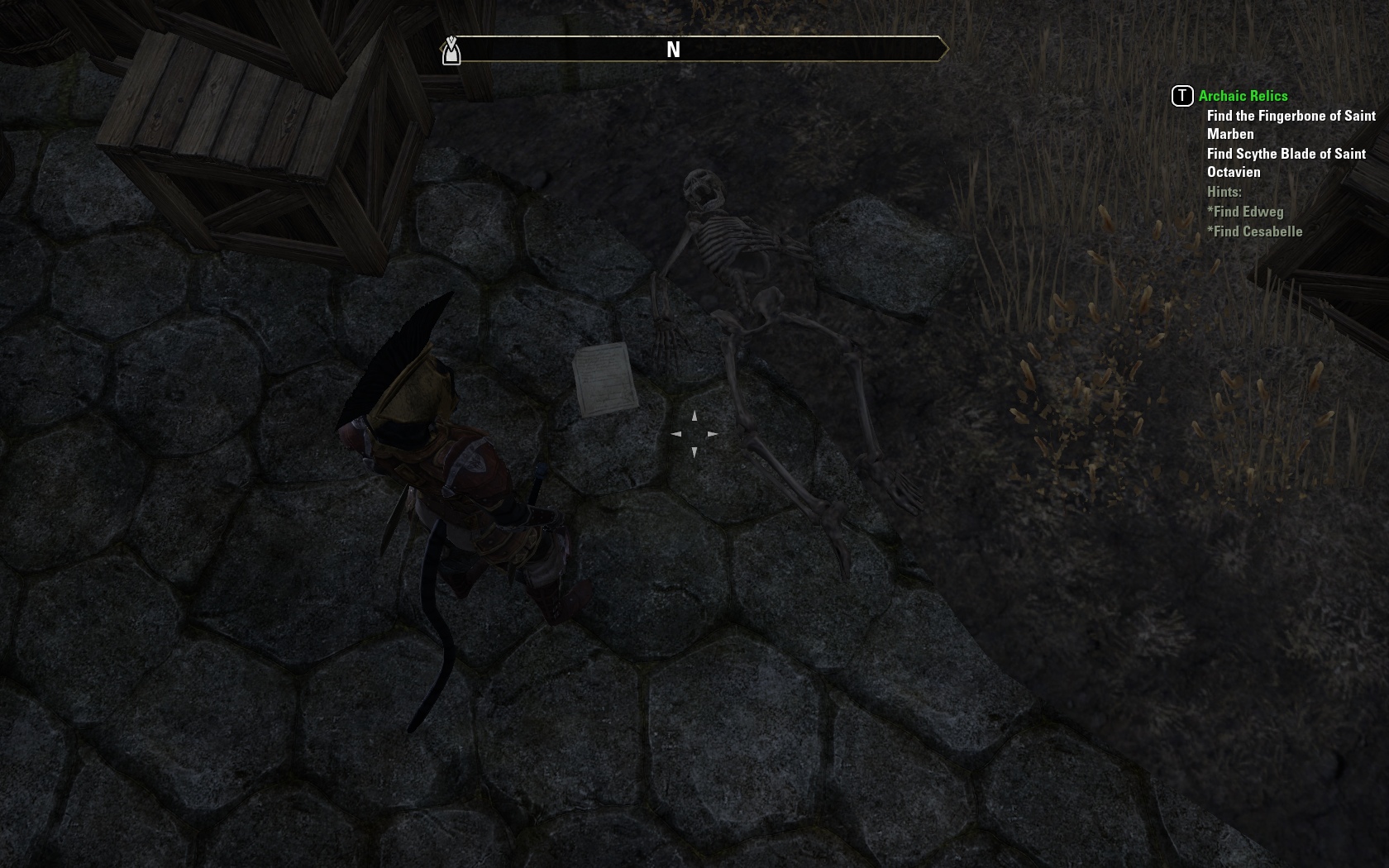Image resolution: width=1389 pixels, height=868 pixels.
Task: Select the Find Cesabelle hint
Action: (1257, 231)
